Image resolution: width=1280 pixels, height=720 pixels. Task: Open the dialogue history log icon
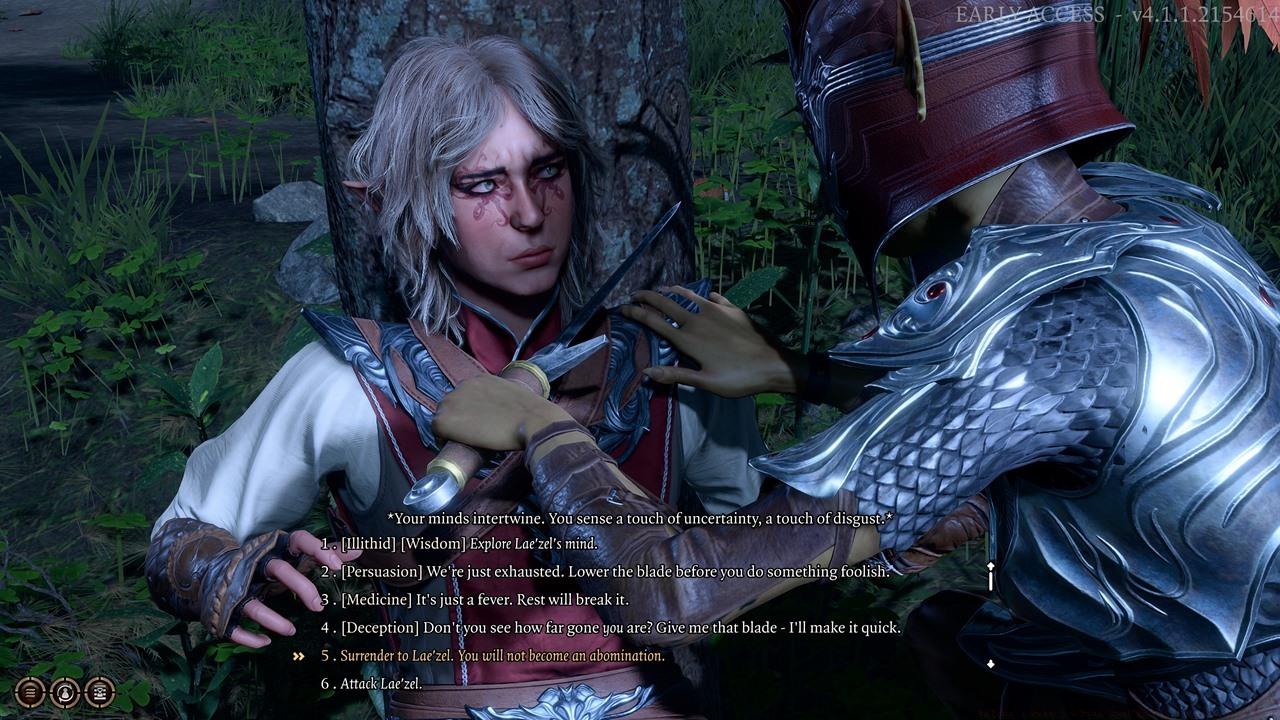(99, 690)
